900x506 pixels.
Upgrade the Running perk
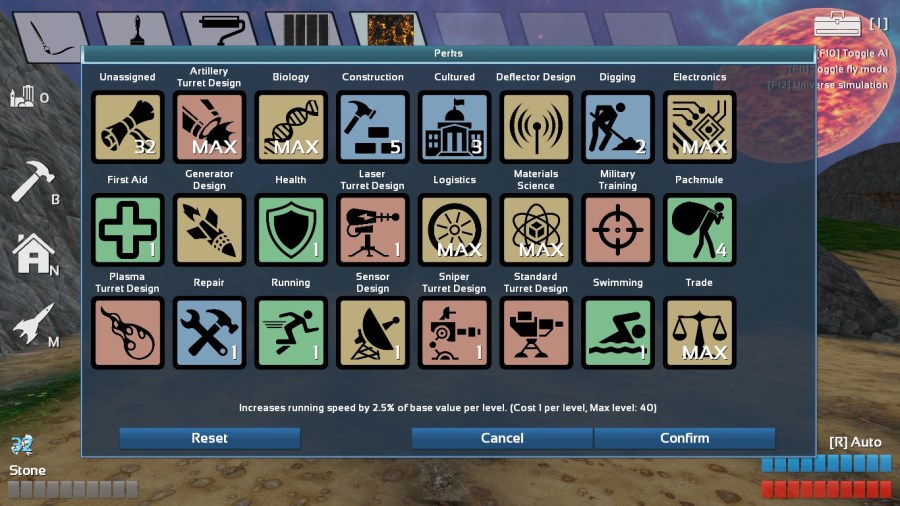291,333
